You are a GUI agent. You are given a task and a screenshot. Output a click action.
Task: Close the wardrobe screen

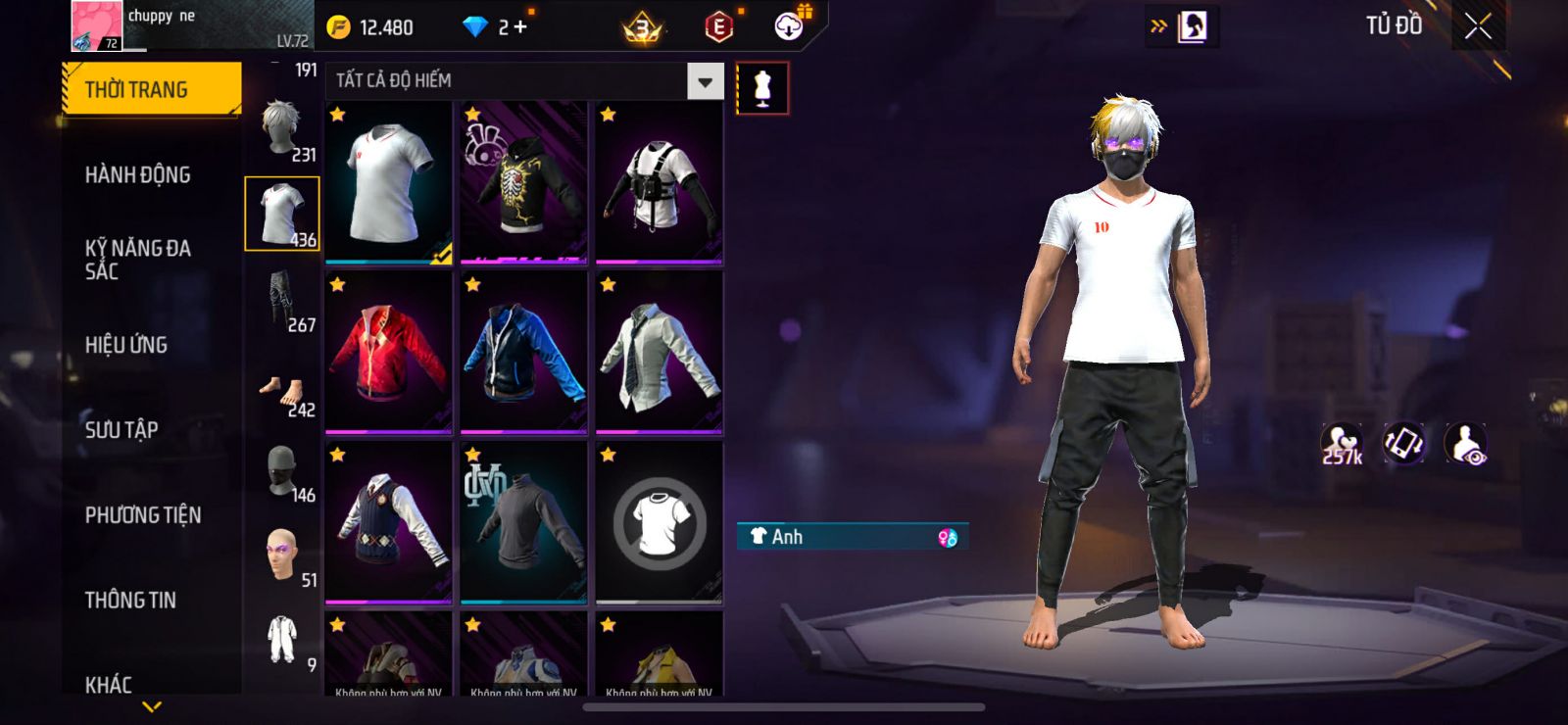[1478, 26]
